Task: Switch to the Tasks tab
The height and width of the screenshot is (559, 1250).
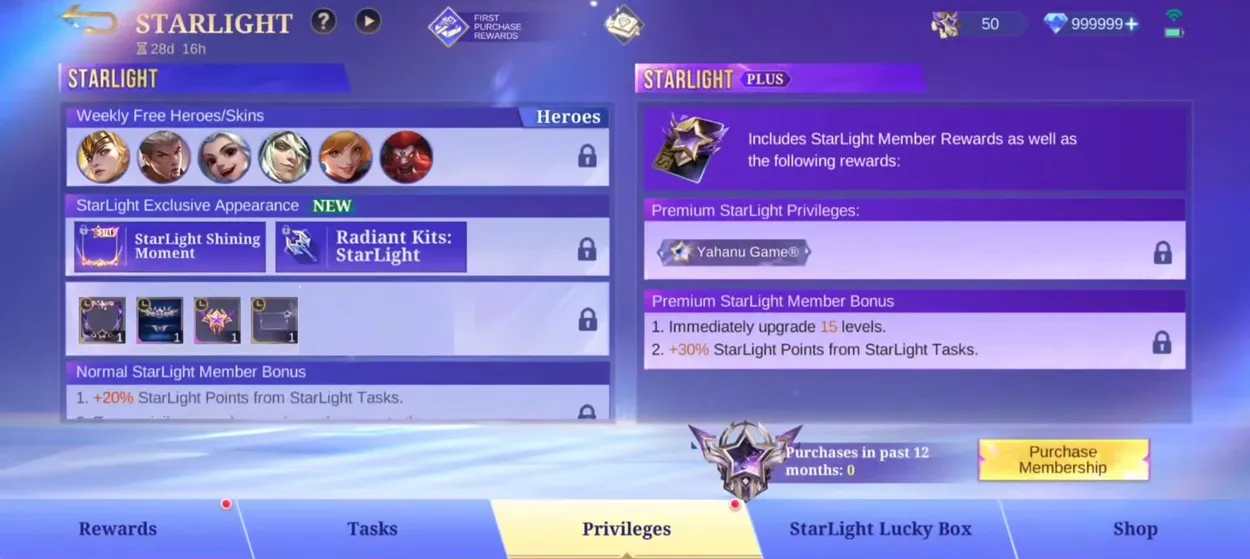Action: [372, 529]
